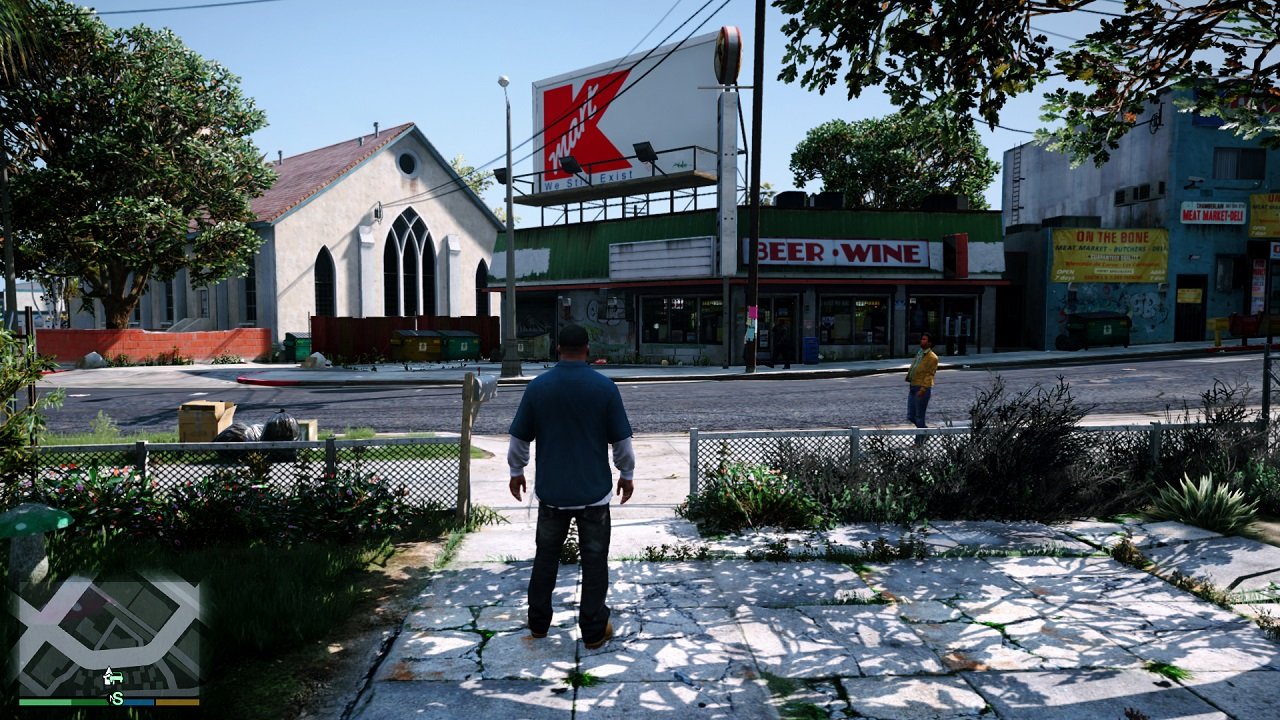Click the white player arrow on the minimap
Viewport: 1280px width, 720px height.
tap(108, 672)
